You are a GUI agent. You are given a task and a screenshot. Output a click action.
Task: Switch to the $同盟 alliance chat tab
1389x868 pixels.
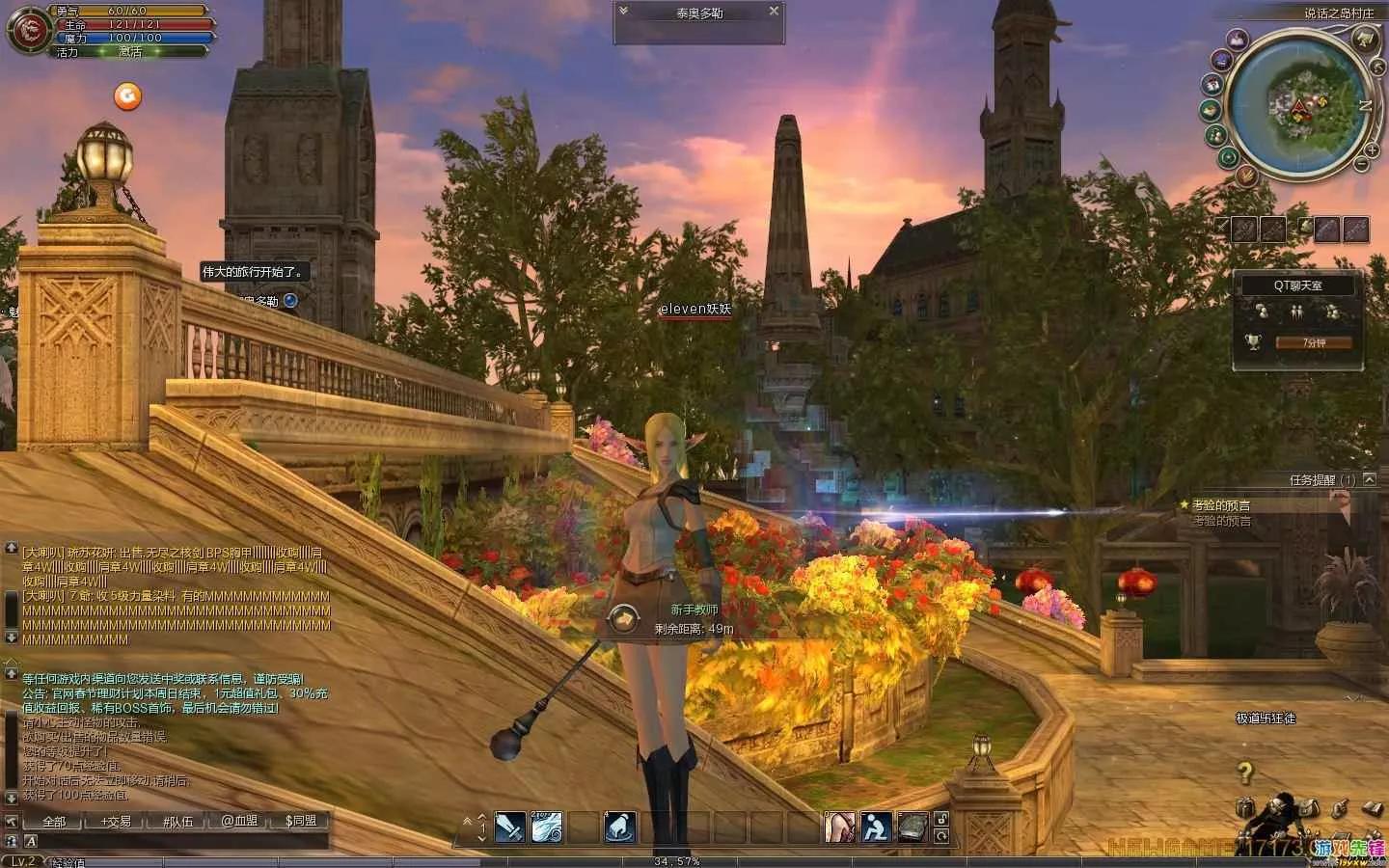pos(301,822)
